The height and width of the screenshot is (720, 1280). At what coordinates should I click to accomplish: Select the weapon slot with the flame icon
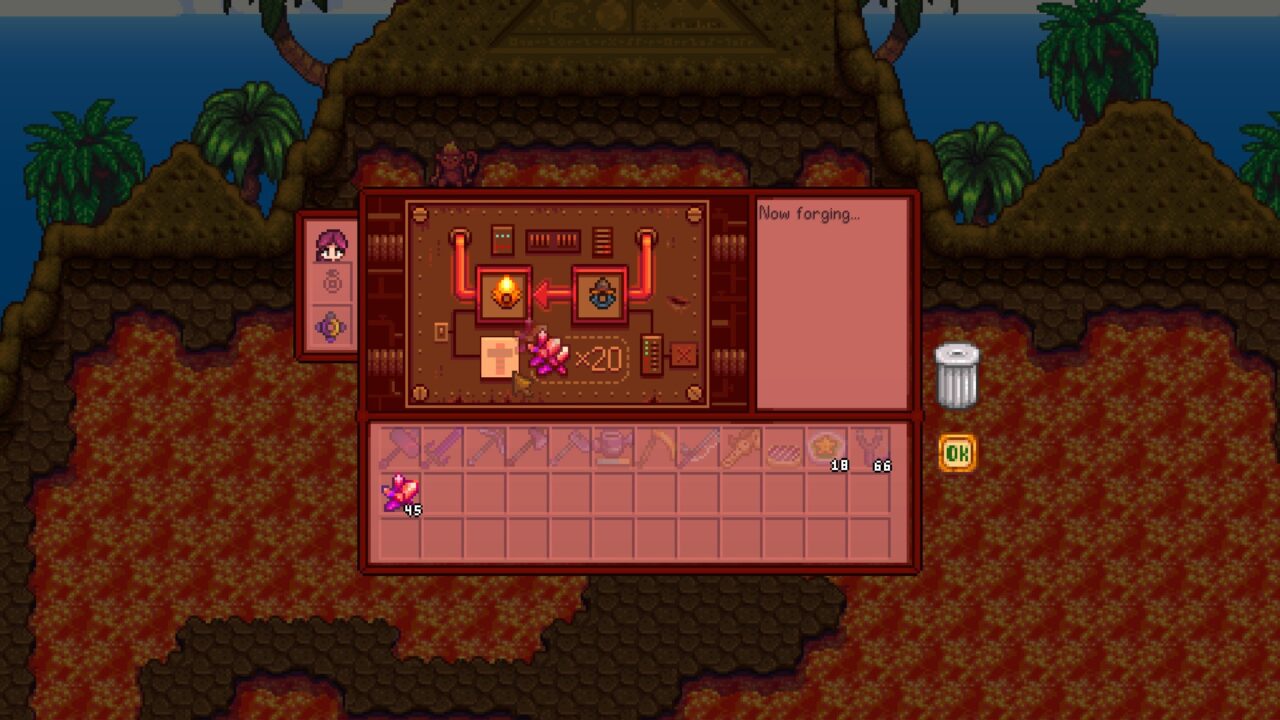504,293
